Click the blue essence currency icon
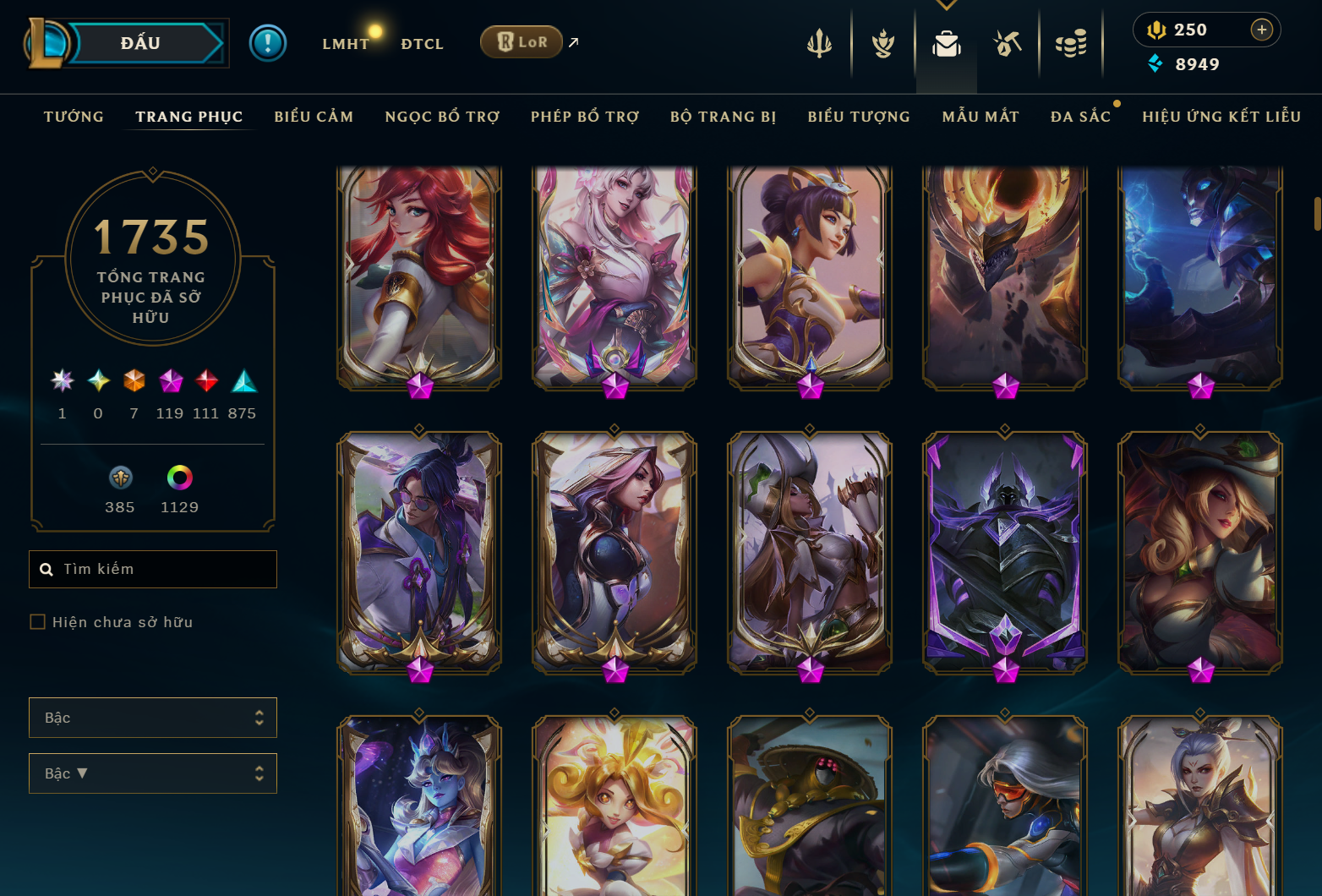1322x896 pixels. click(1156, 63)
